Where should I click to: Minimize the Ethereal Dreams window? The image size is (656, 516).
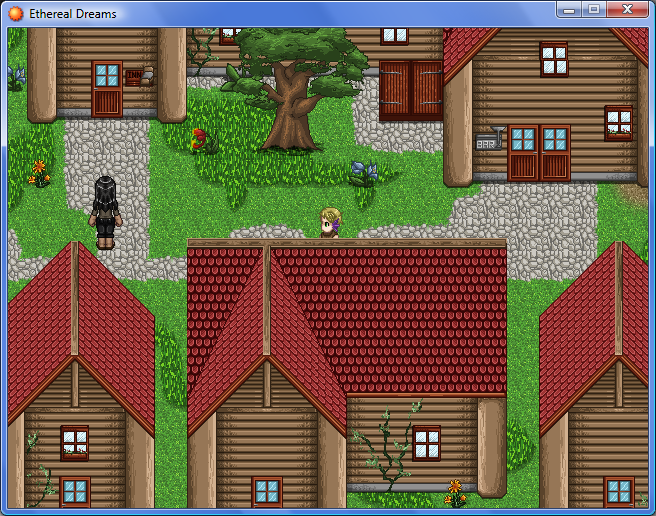click(570, 10)
